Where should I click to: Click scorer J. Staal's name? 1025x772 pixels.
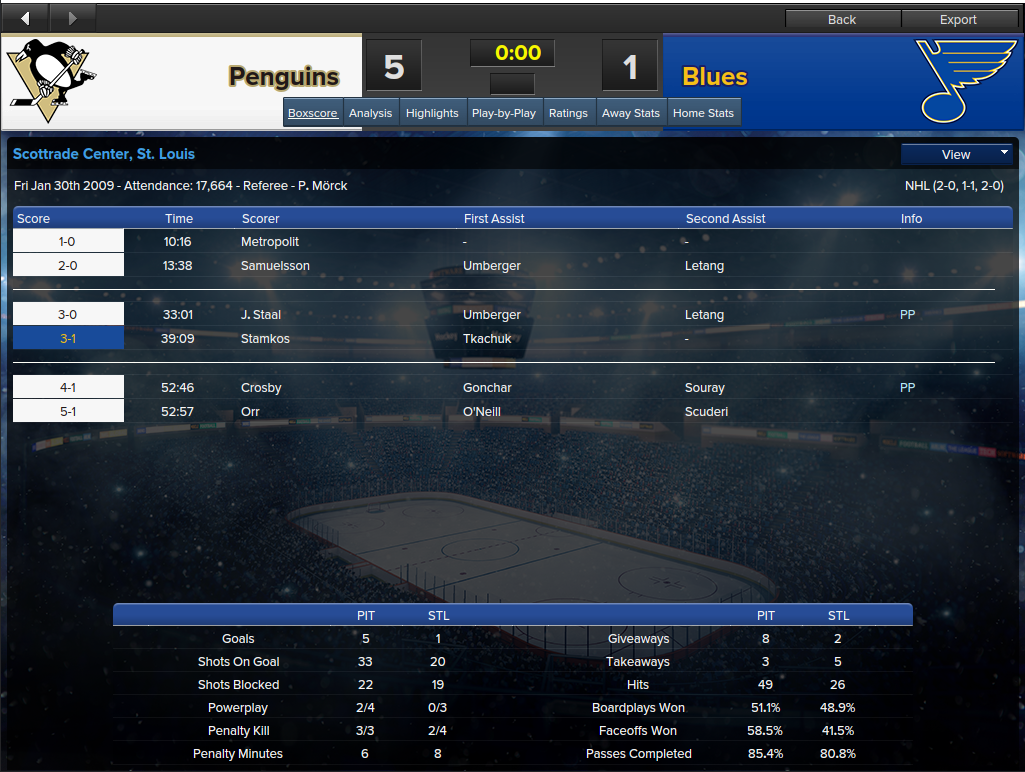261,315
